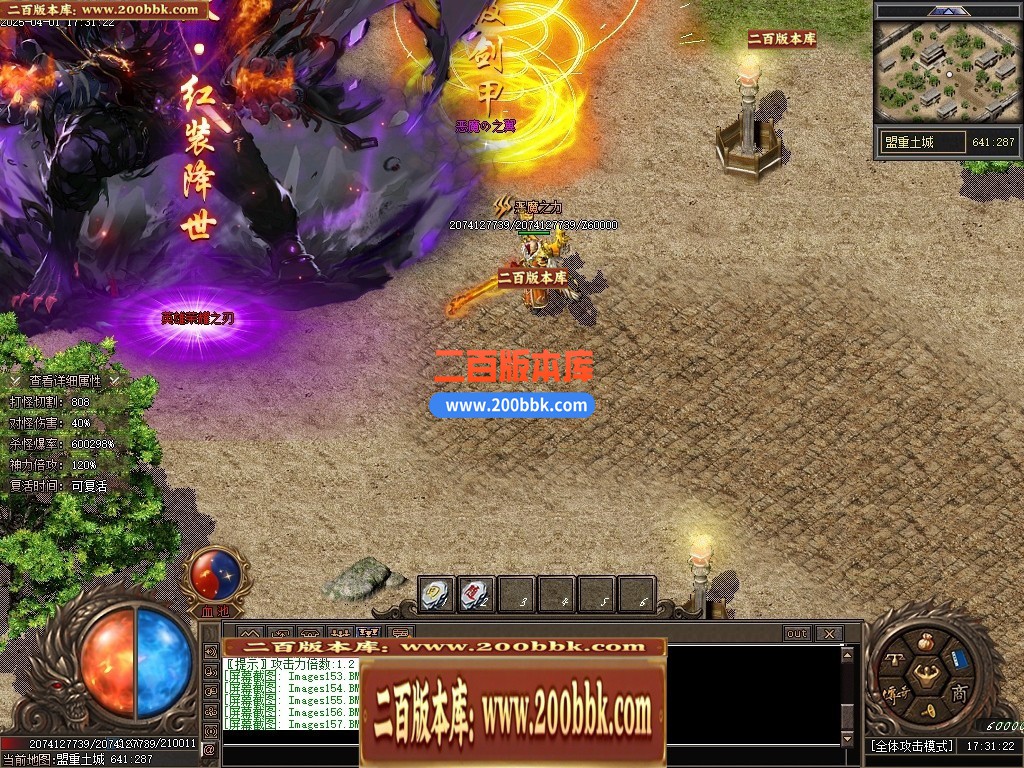Close the chat panel with the X button
This screenshot has height=768, width=1024.
tap(828, 633)
